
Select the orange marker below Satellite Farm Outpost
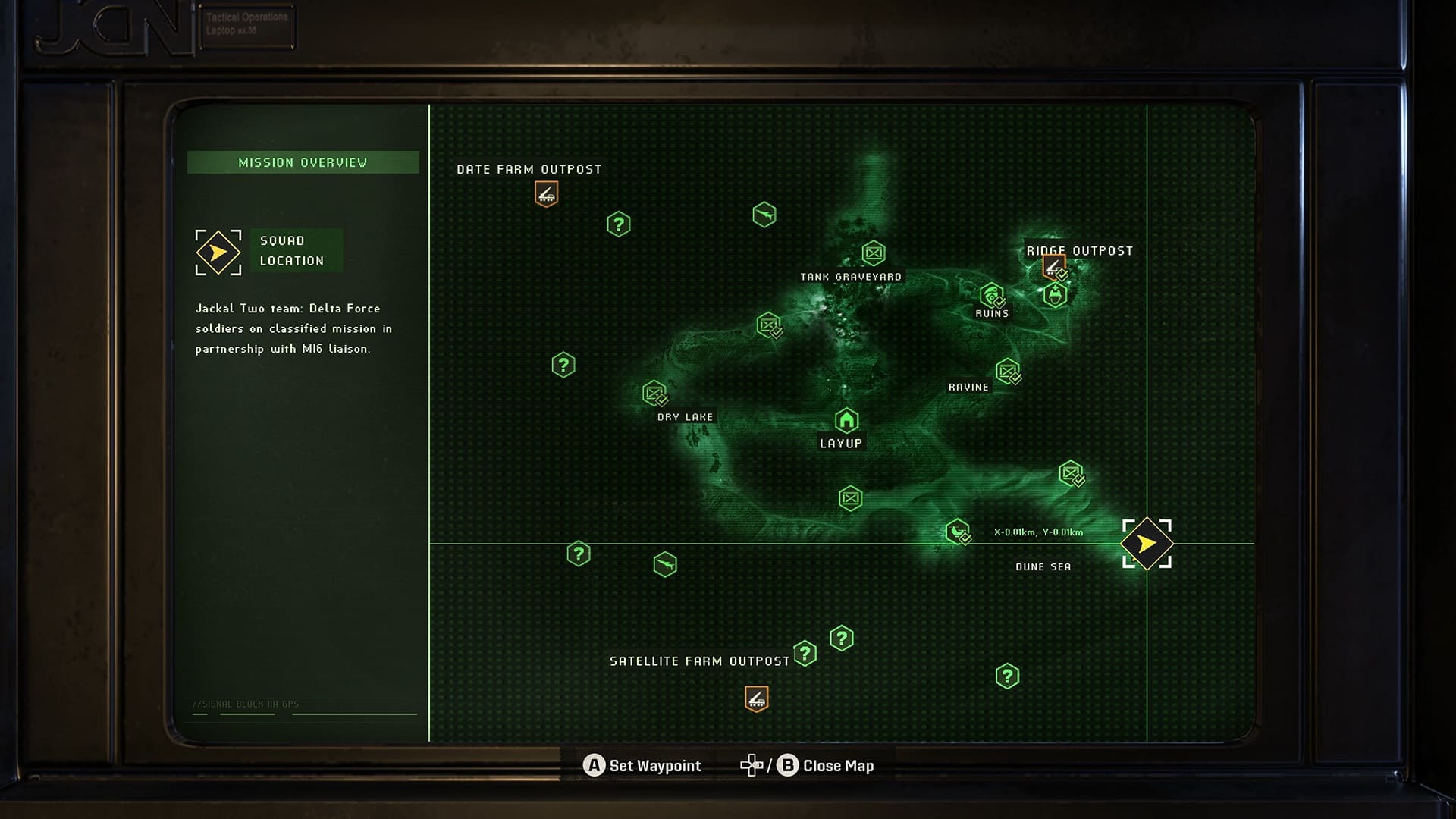(756, 698)
